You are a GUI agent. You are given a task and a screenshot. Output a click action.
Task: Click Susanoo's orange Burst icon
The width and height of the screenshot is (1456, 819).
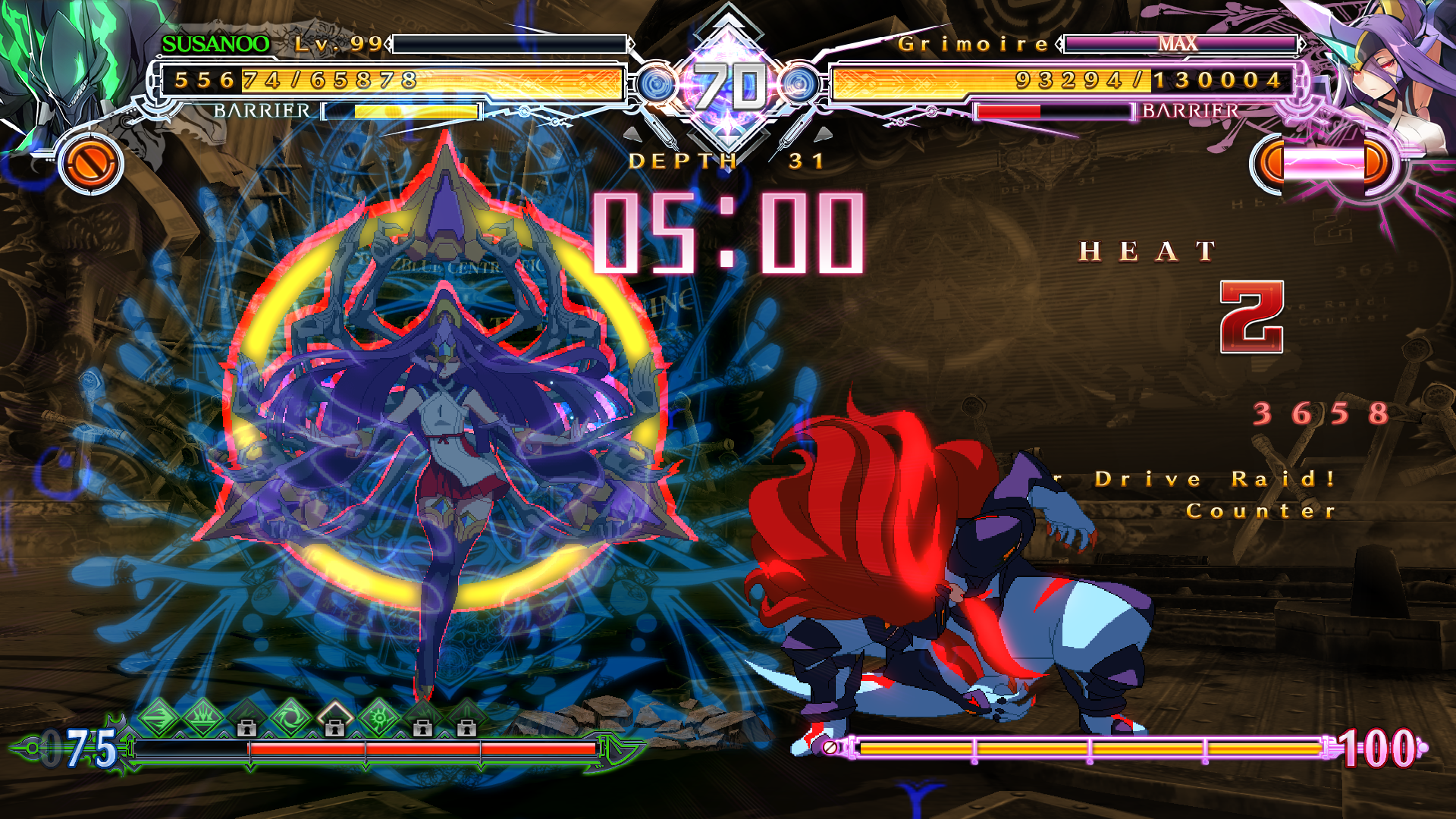[x=91, y=163]
